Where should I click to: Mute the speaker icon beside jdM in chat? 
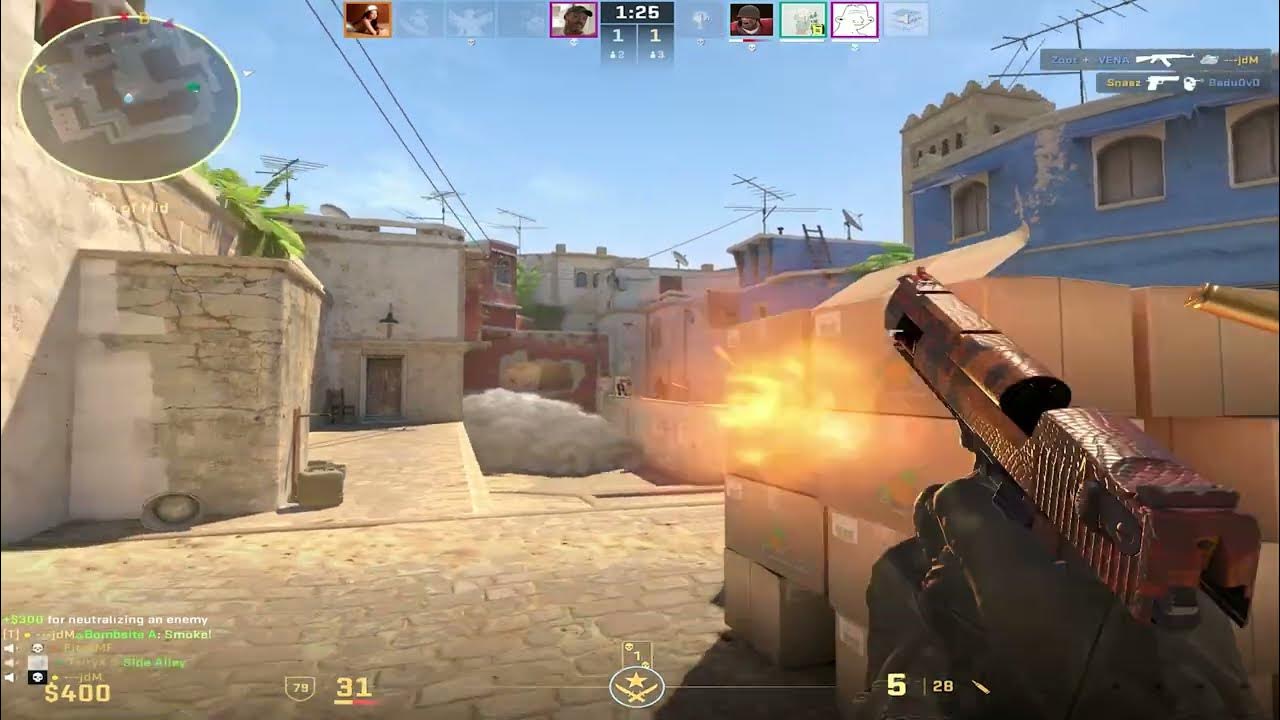coord(8,676)
